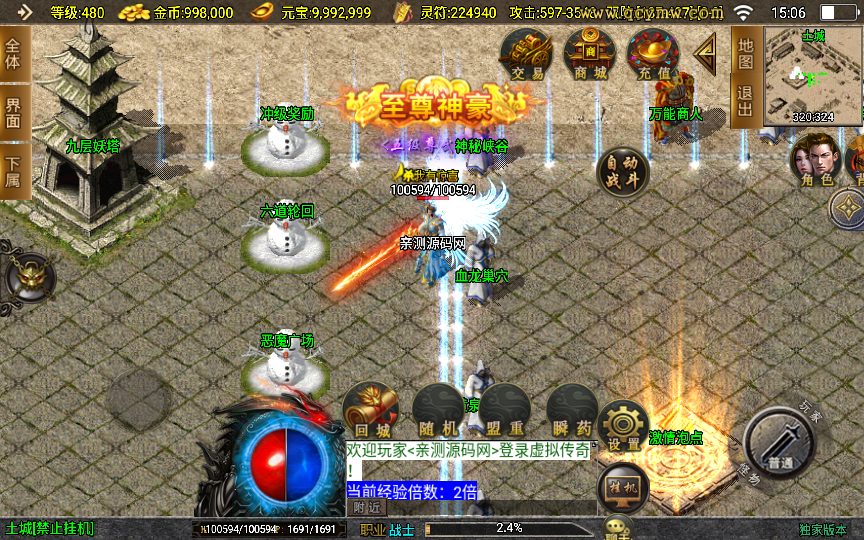Image resolution: width=864 pixels, height=540 pixels.
Task: Switch to the 界面 tab
Action: coord(13,112)
